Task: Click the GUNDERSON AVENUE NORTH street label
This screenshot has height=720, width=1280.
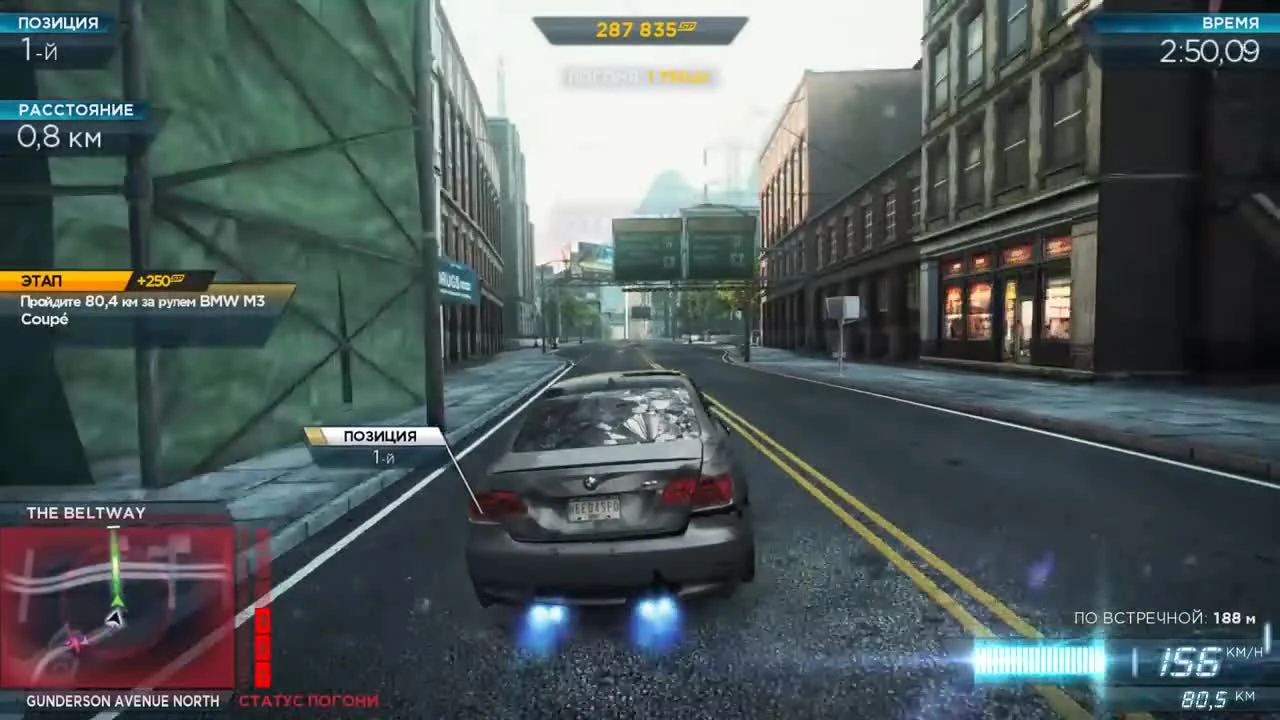Action: click(122, 701)
